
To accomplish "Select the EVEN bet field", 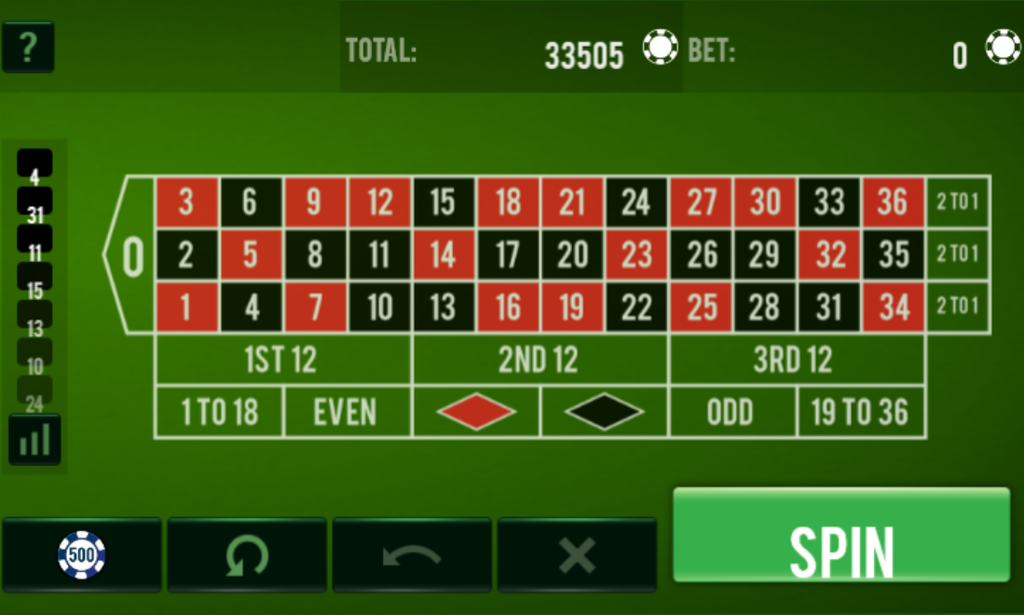I will 347,412.
